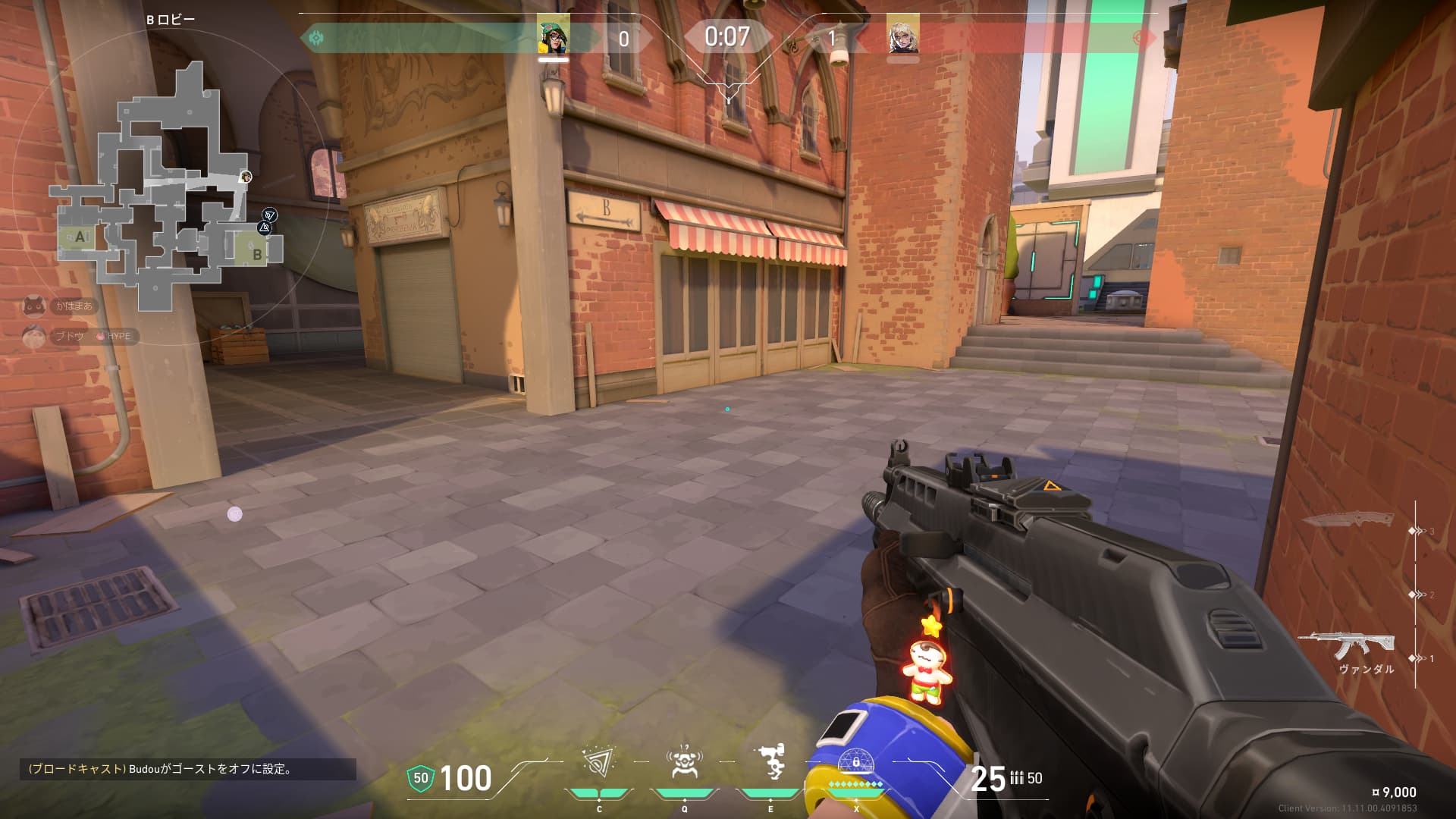Switch to the knife weapon slot
Screen dimensions: 1456x819
pos(1348,521)
